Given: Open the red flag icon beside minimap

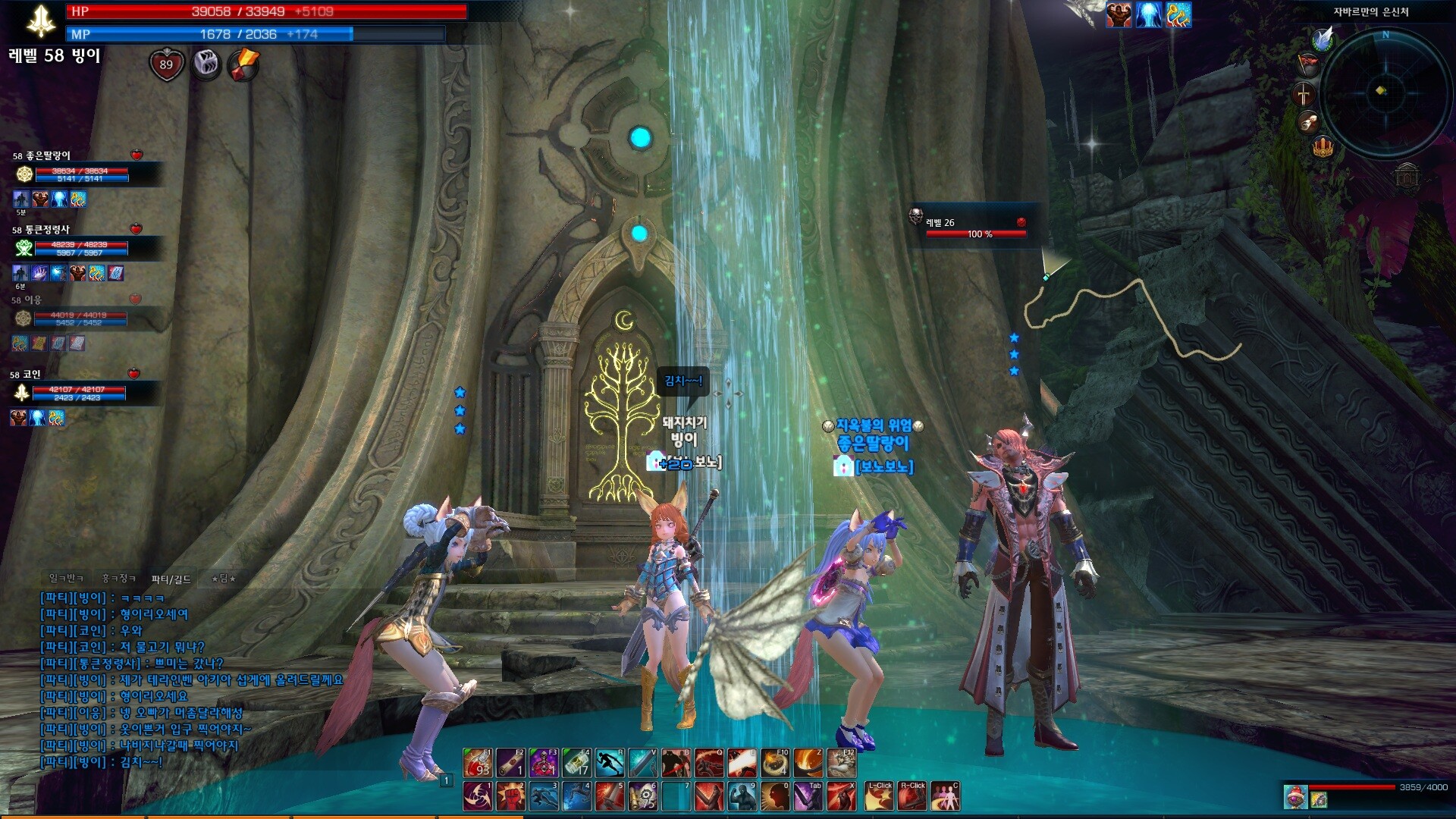Looking at the screenshot, I should click(1308, 64).
